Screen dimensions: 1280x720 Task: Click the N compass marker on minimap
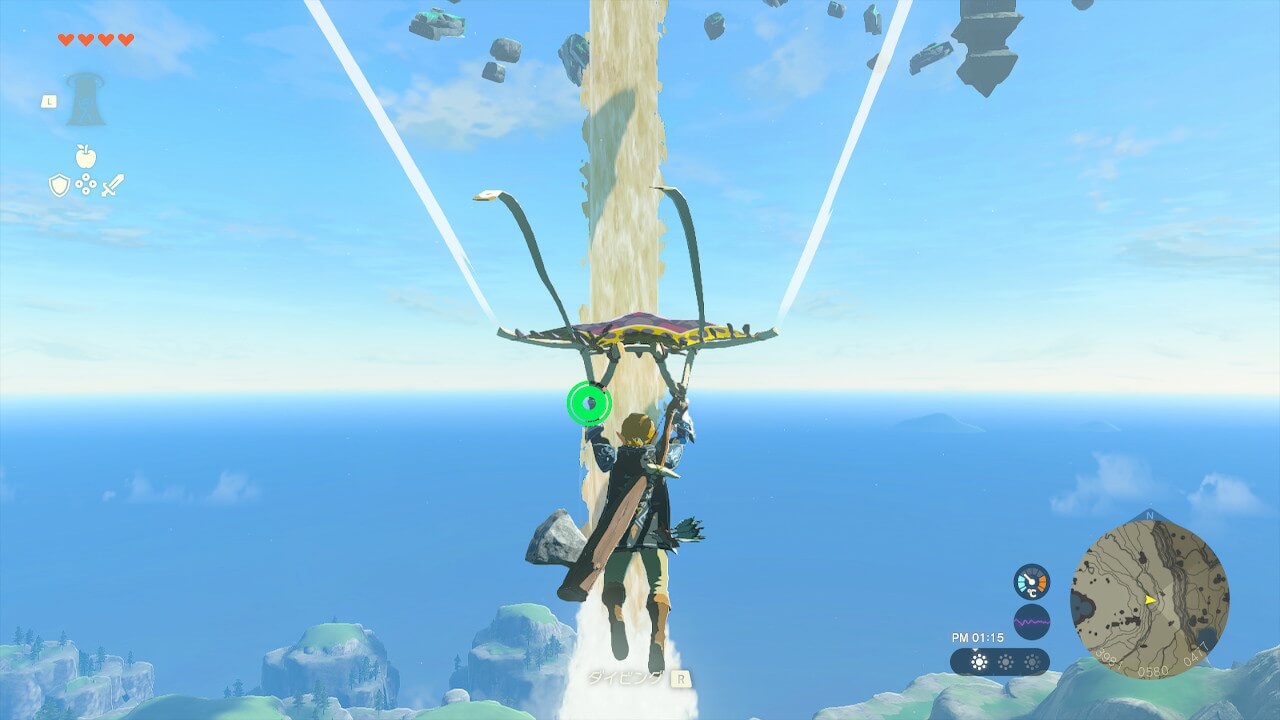click(x=1149, y=516)
